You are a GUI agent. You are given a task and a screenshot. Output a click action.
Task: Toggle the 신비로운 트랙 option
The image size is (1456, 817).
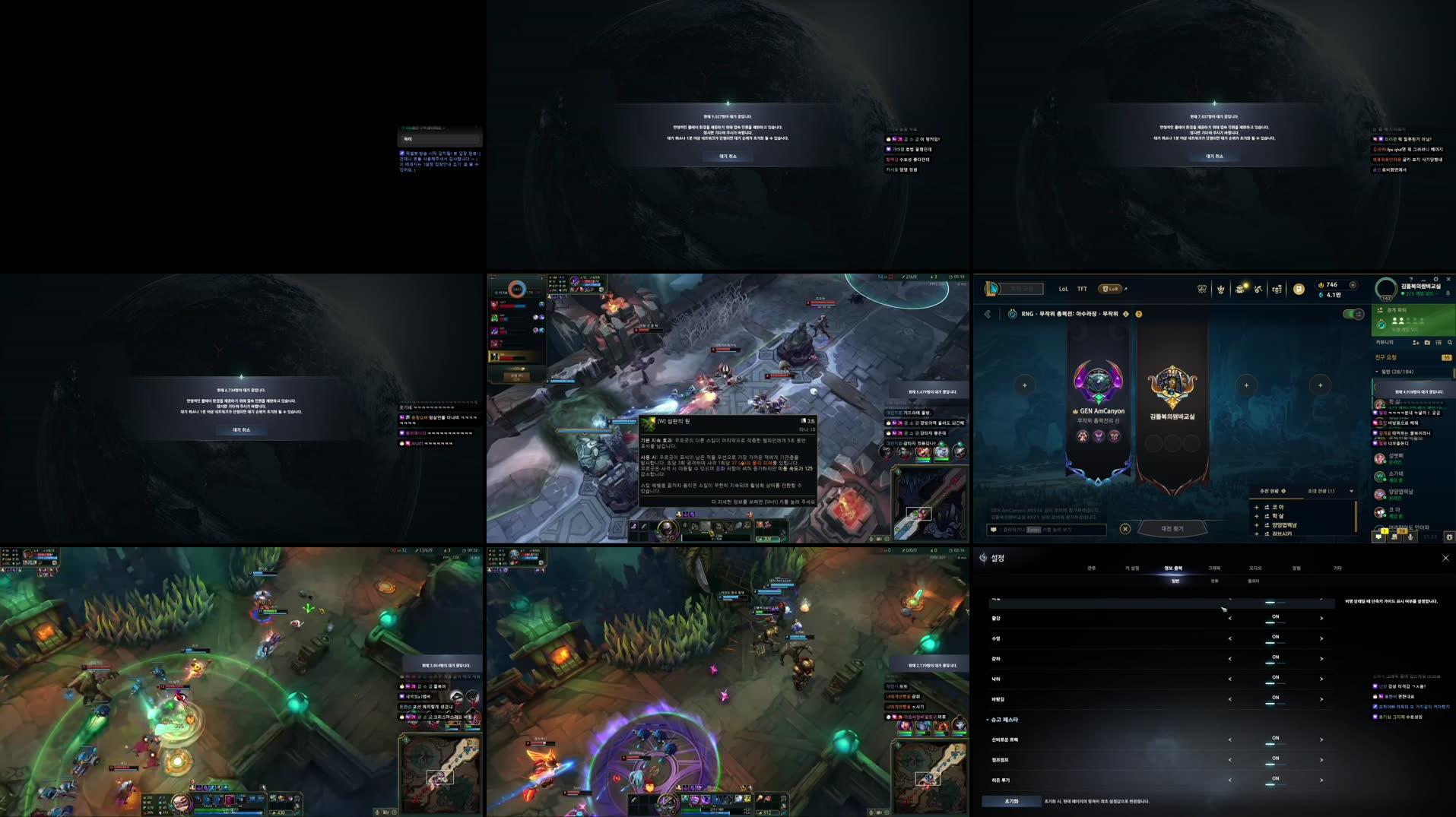pyautogui.click(x=1274, y=738)
